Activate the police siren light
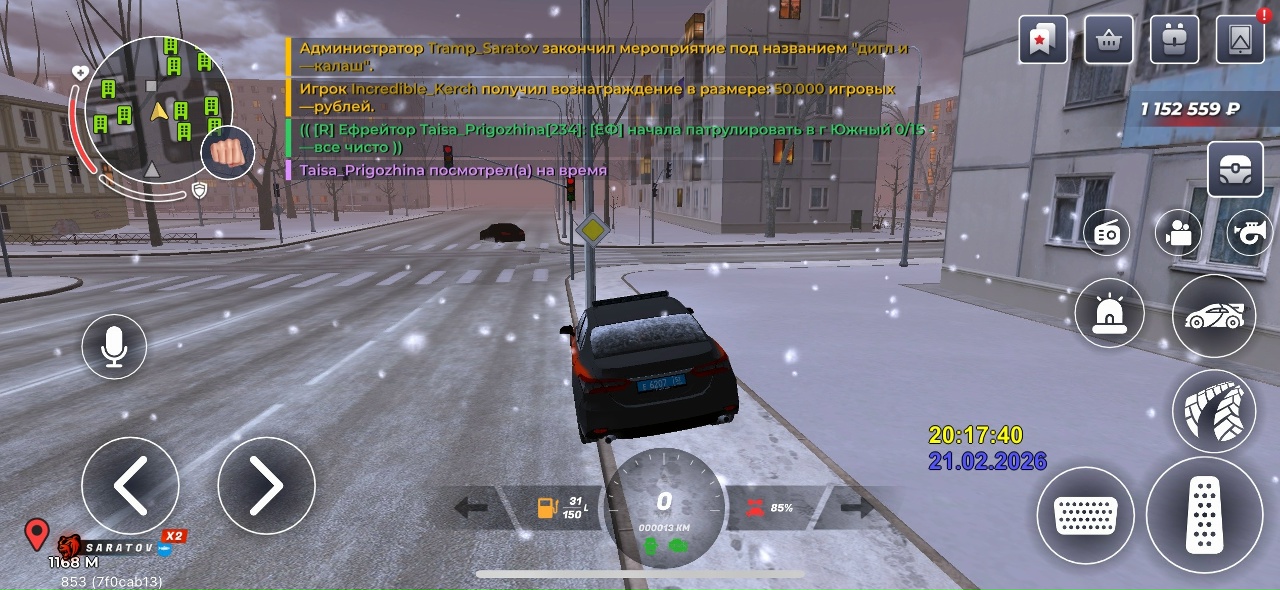The width and height of the screenshot is (1280, 590). 1109,314
